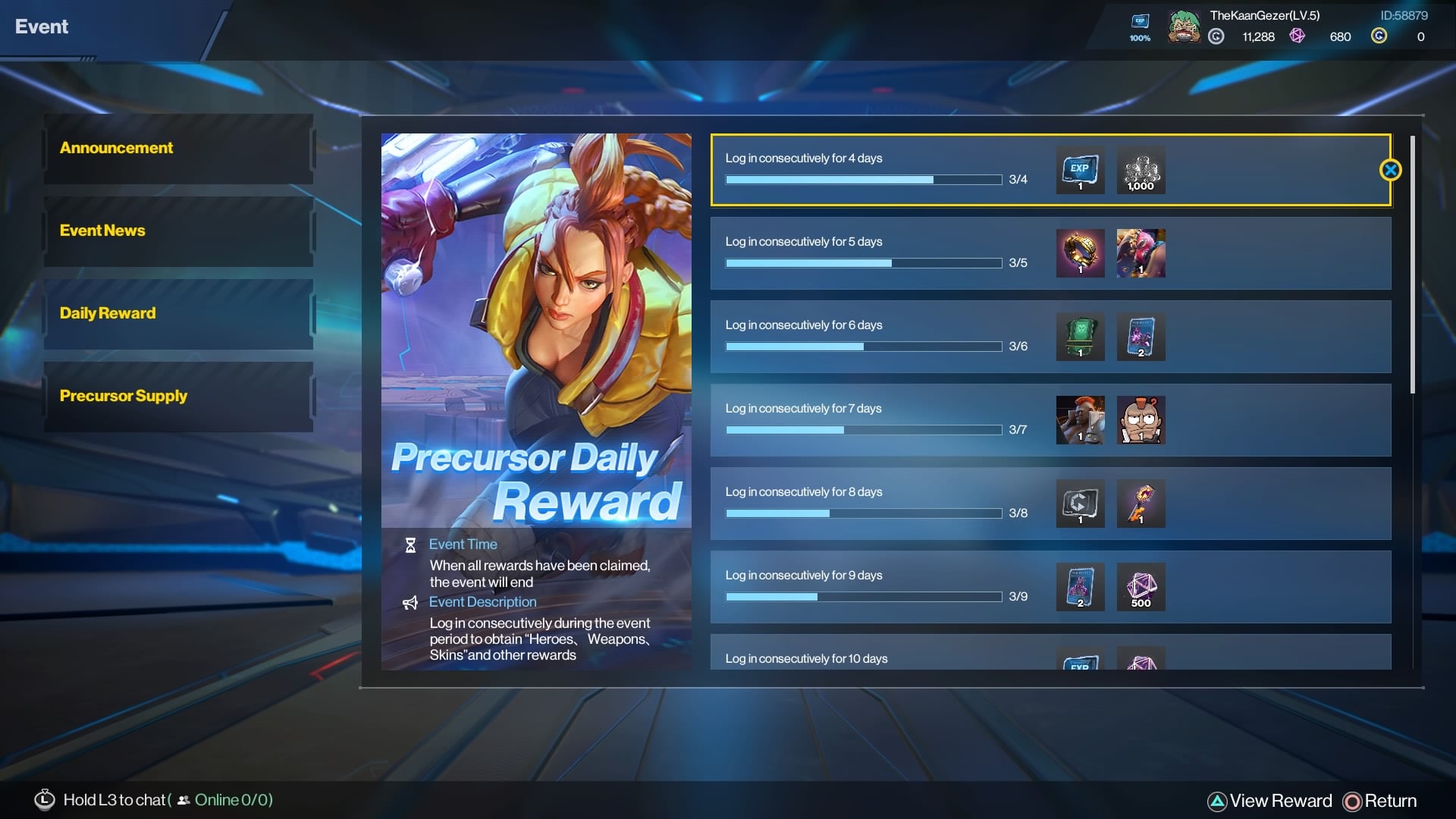Check the golden key reward icon
Viewport: 1456px width, 819px height.
tap(1141, 504)
